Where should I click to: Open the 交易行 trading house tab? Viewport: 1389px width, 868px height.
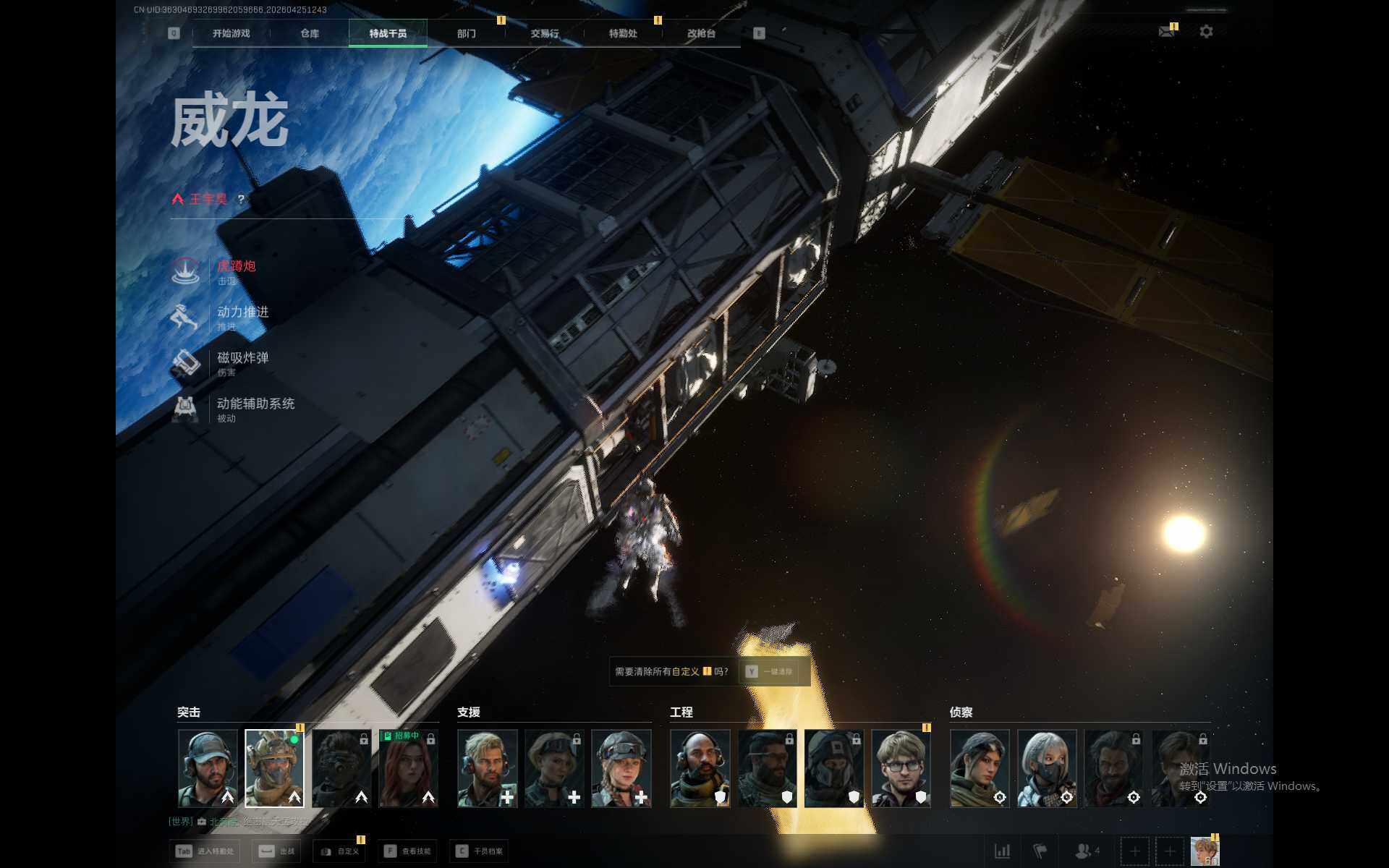545,33
